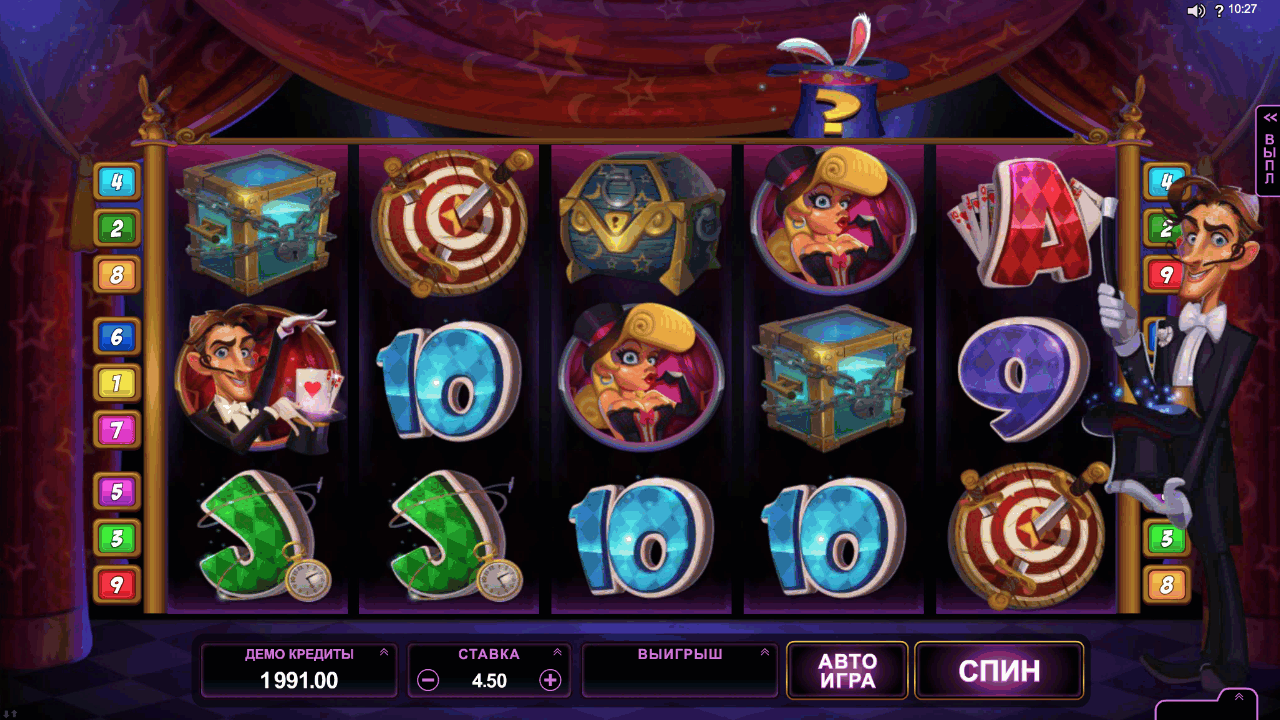Screen dimensions: 1280x720
Task: Expand the ВЫИГРЫШ panel chevron
Action: coord(764,653)
